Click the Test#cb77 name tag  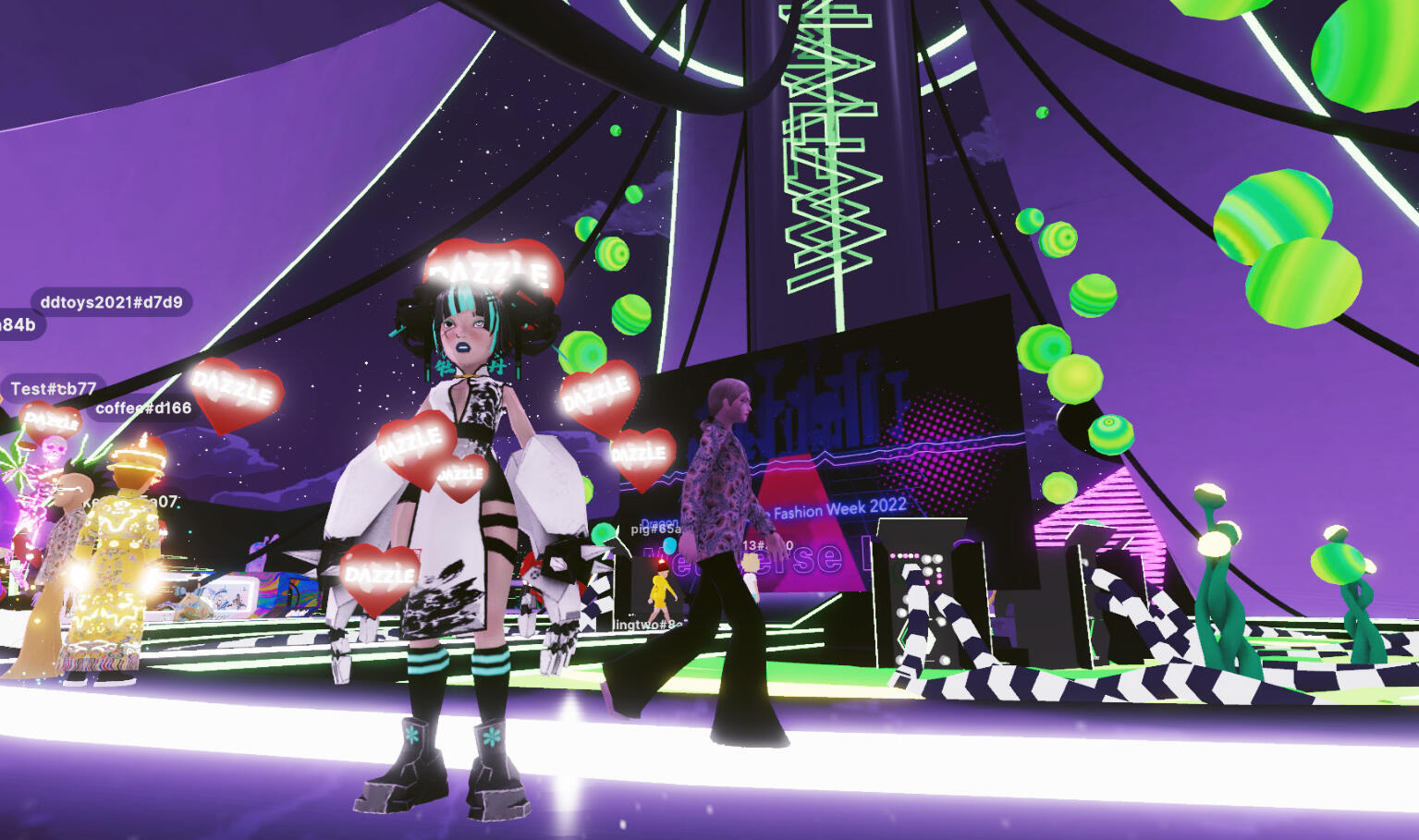click(54, 389)
